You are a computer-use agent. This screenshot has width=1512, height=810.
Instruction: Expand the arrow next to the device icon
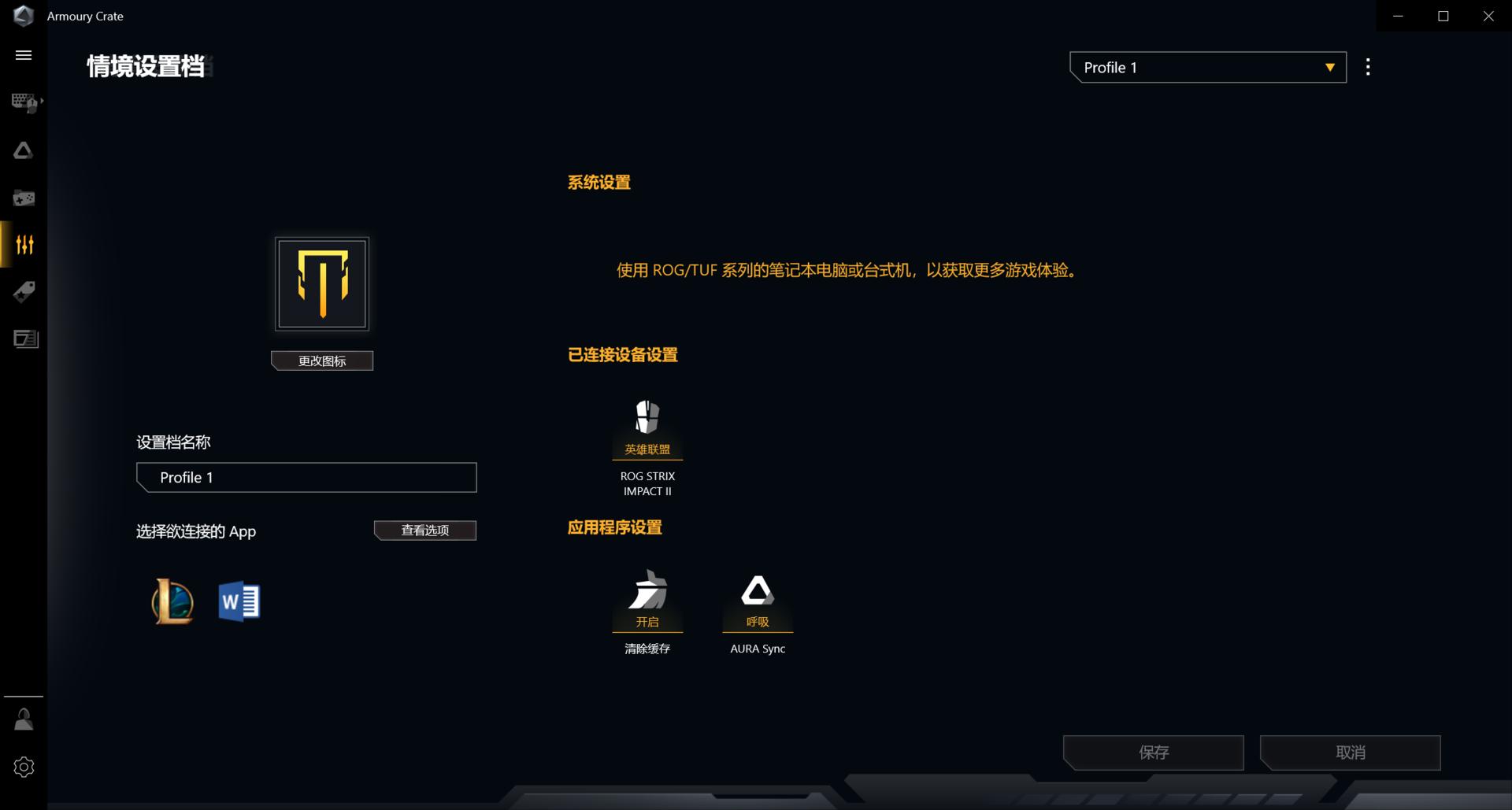point(43,101)
